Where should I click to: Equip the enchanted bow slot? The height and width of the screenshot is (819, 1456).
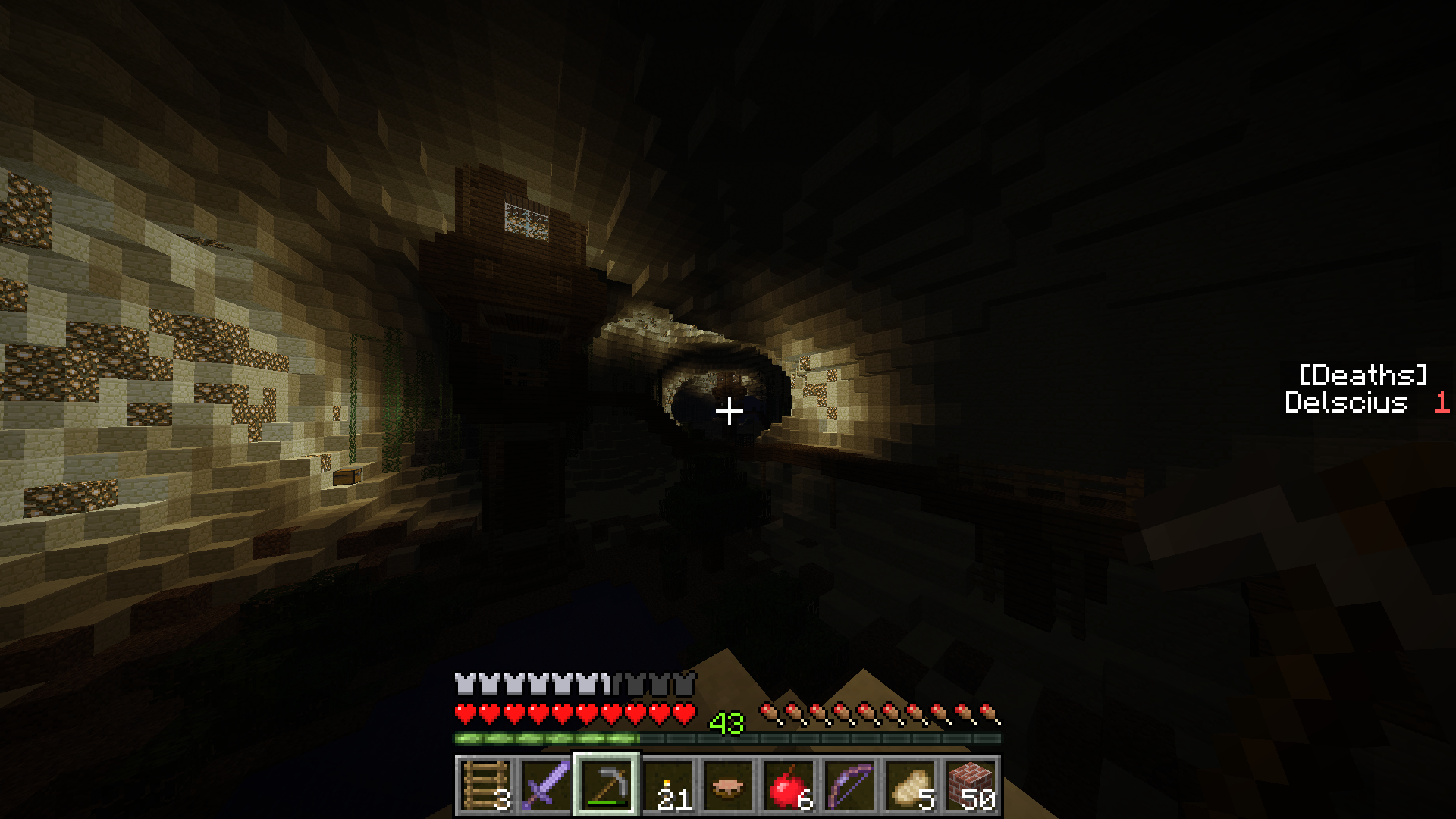coord(849,786)
